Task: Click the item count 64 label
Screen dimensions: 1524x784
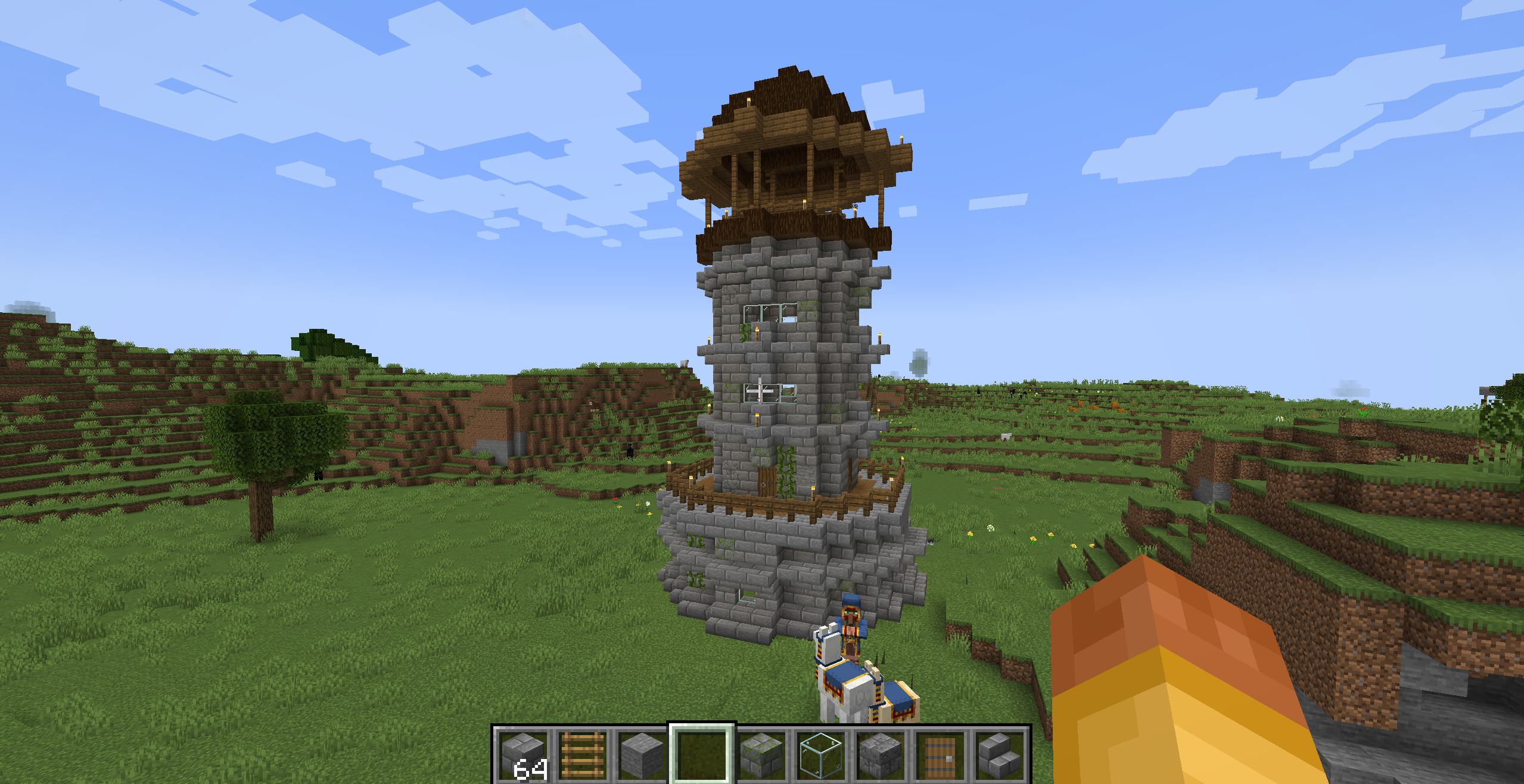Action: tap(531, 769)
